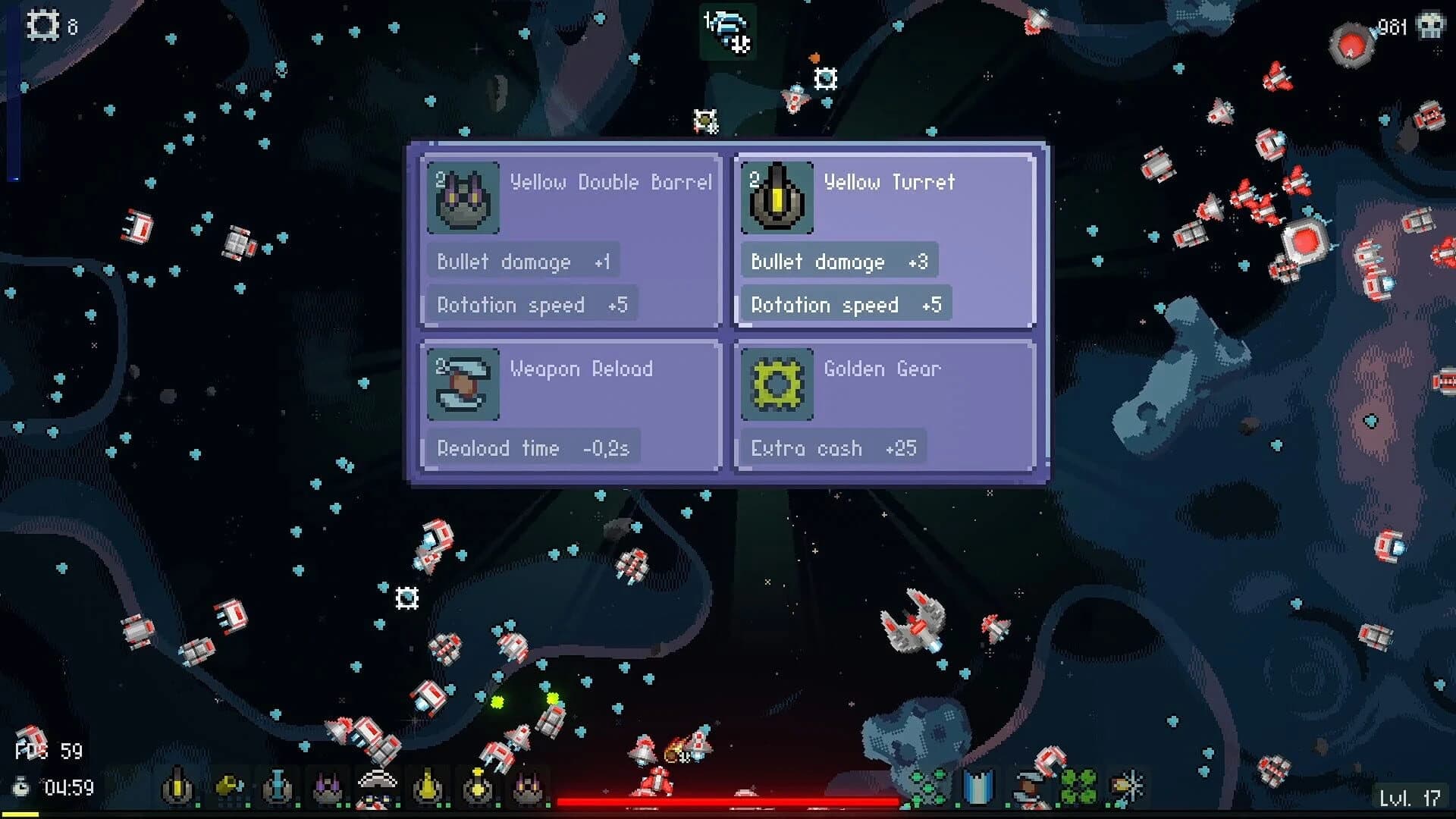Select the Golden Gear extra cash upgrade
The width and height of the screenshot is (1456, 819).
(x=883, y=406)
